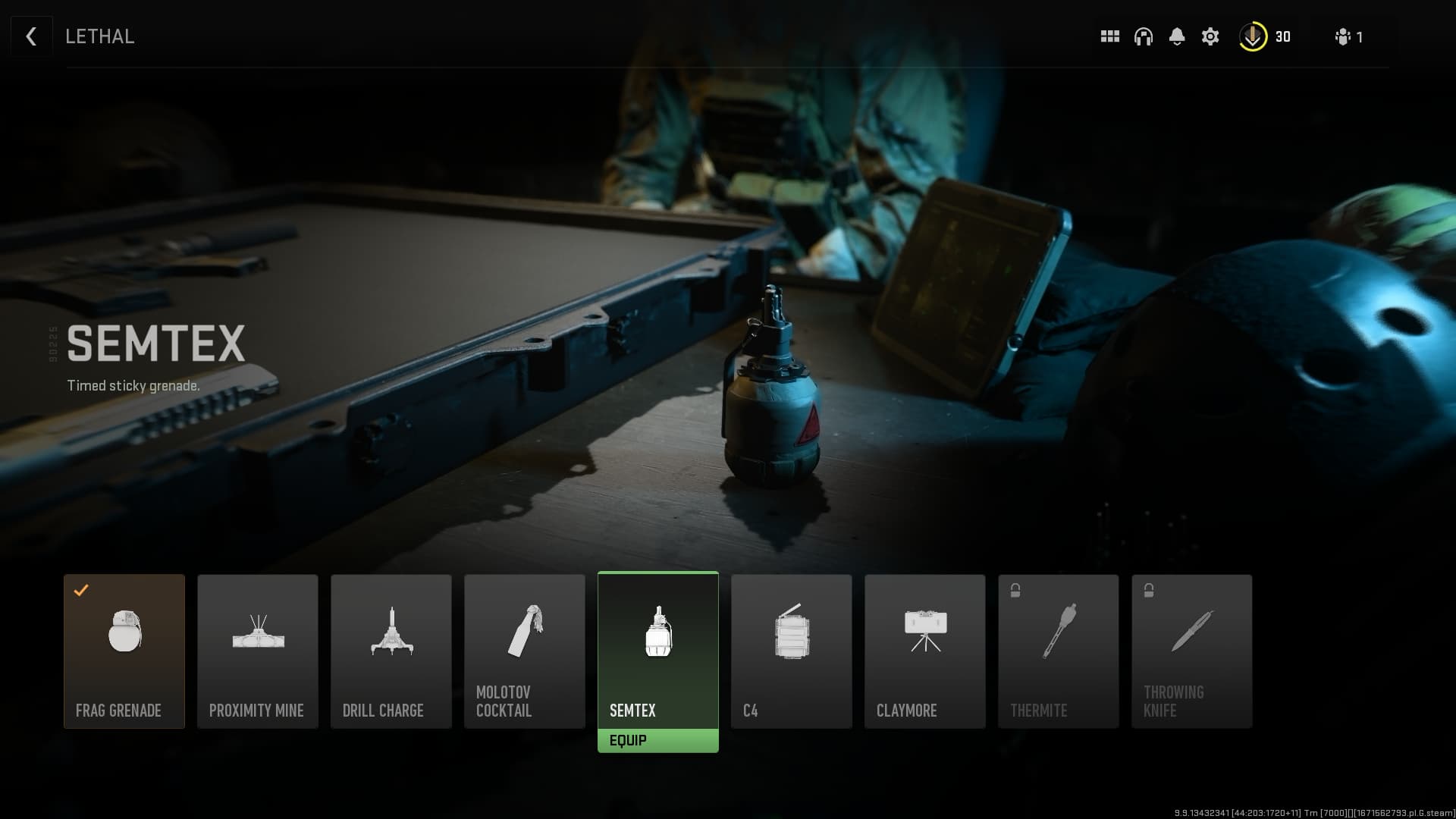1456x819 pixels.
Task: Select the C4 equipment tile
Action: click(791, 651)
